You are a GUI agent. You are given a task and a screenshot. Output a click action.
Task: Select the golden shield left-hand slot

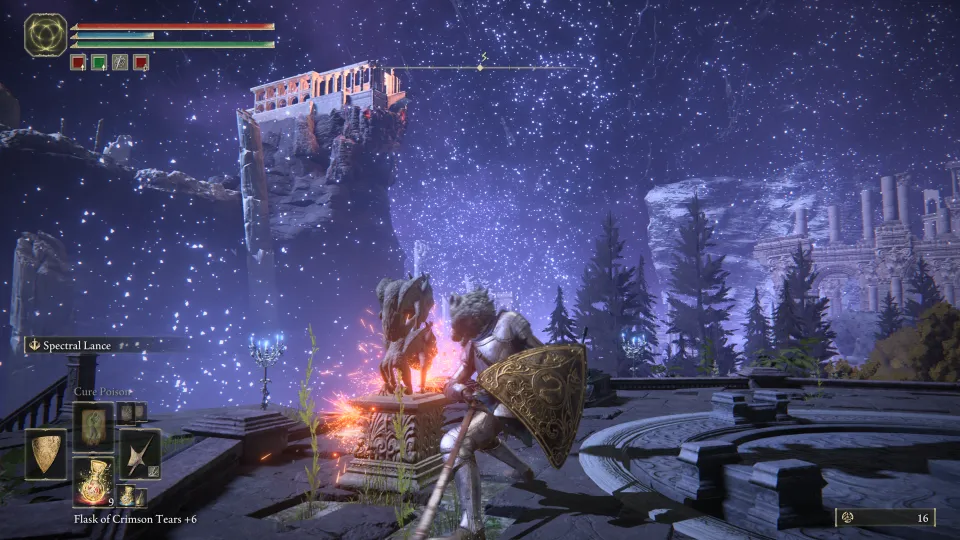(45, 452)
